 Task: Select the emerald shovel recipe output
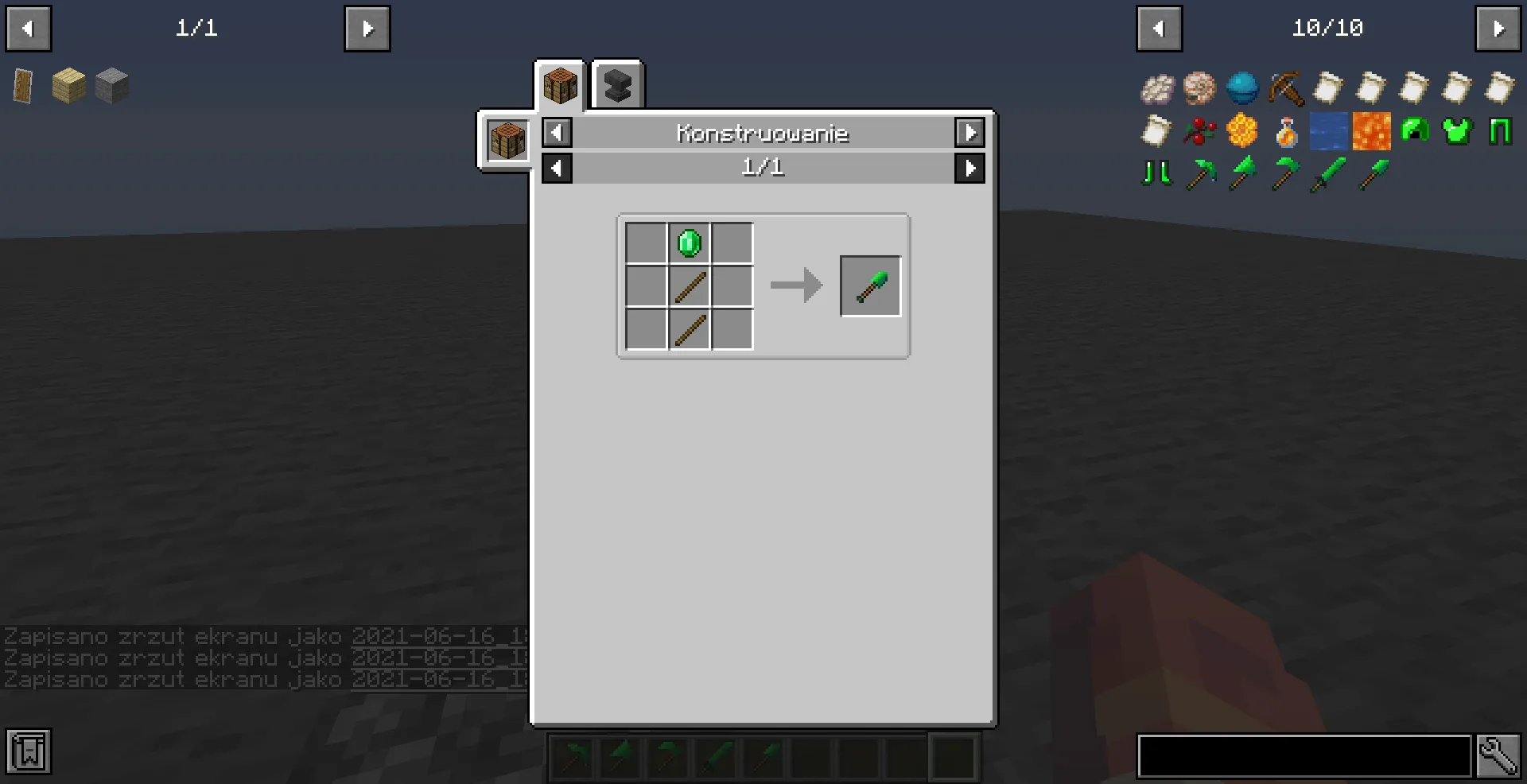870,285
